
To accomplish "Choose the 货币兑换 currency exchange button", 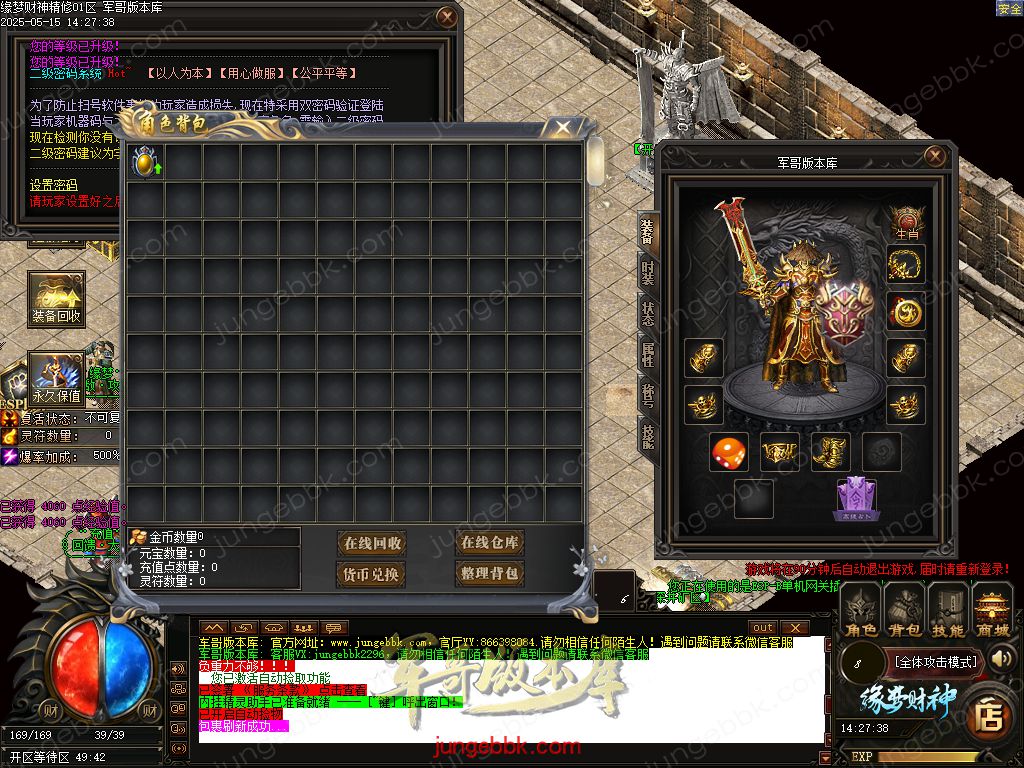I will coord(372,574).
